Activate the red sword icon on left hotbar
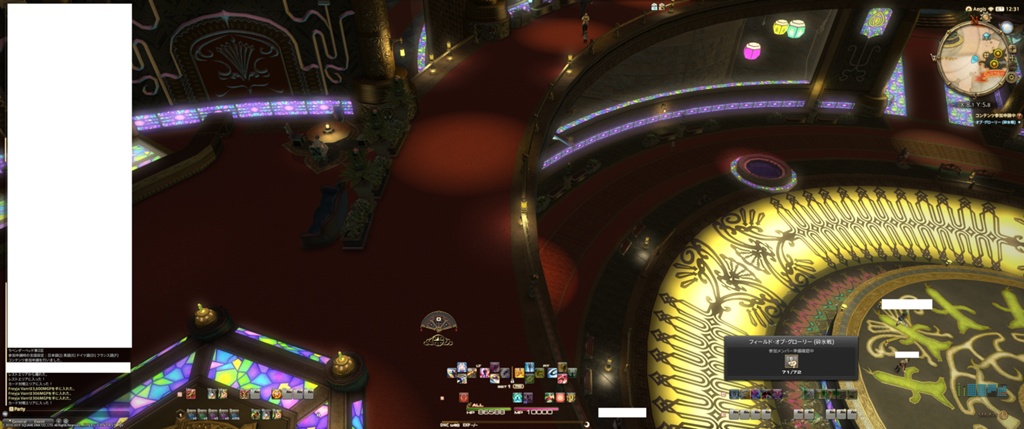The width and height of the screenshot is (1024, 429). pos(190,394)
